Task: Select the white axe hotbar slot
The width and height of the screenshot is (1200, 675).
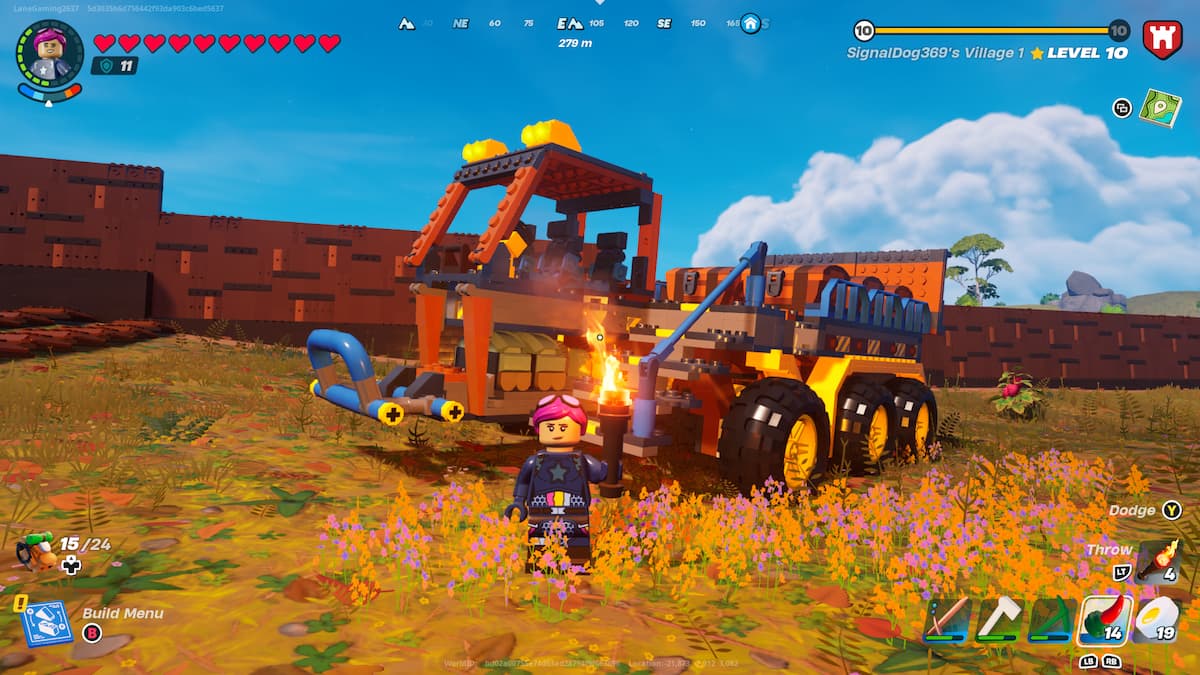Action: (x=999, y=620)
